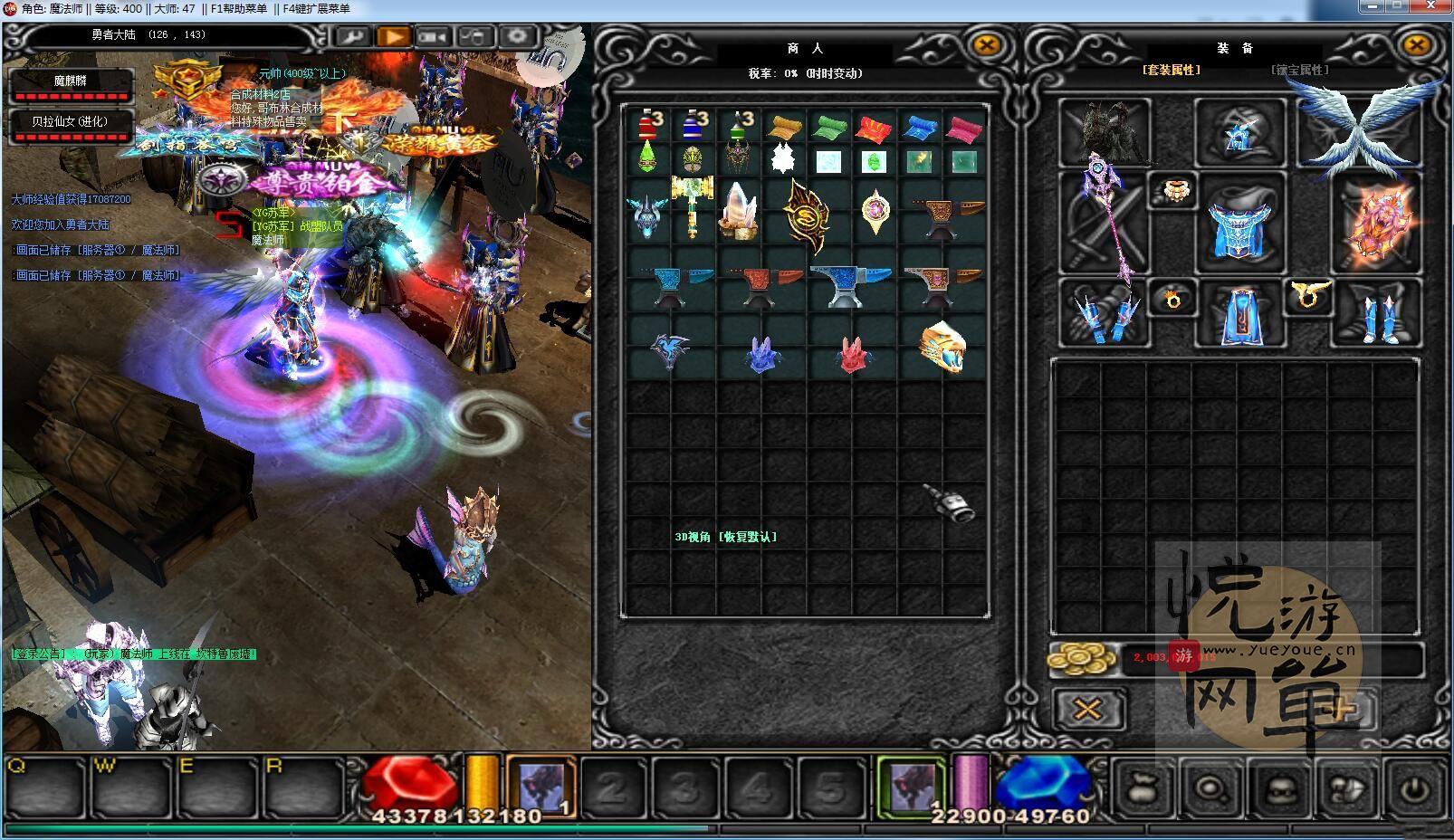
Task: Choose the golden winged helmet shop item
Action: 942,346
